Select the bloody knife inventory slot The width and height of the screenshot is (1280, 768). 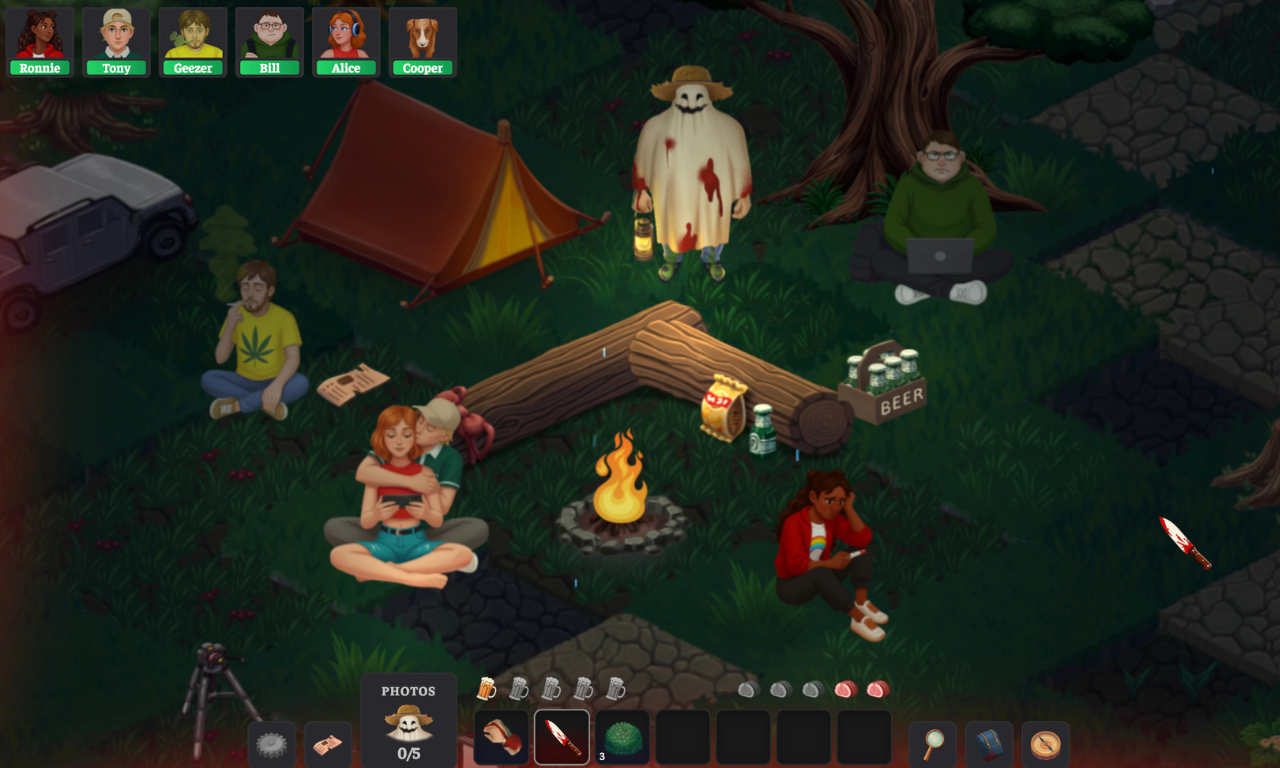[562, 738]
